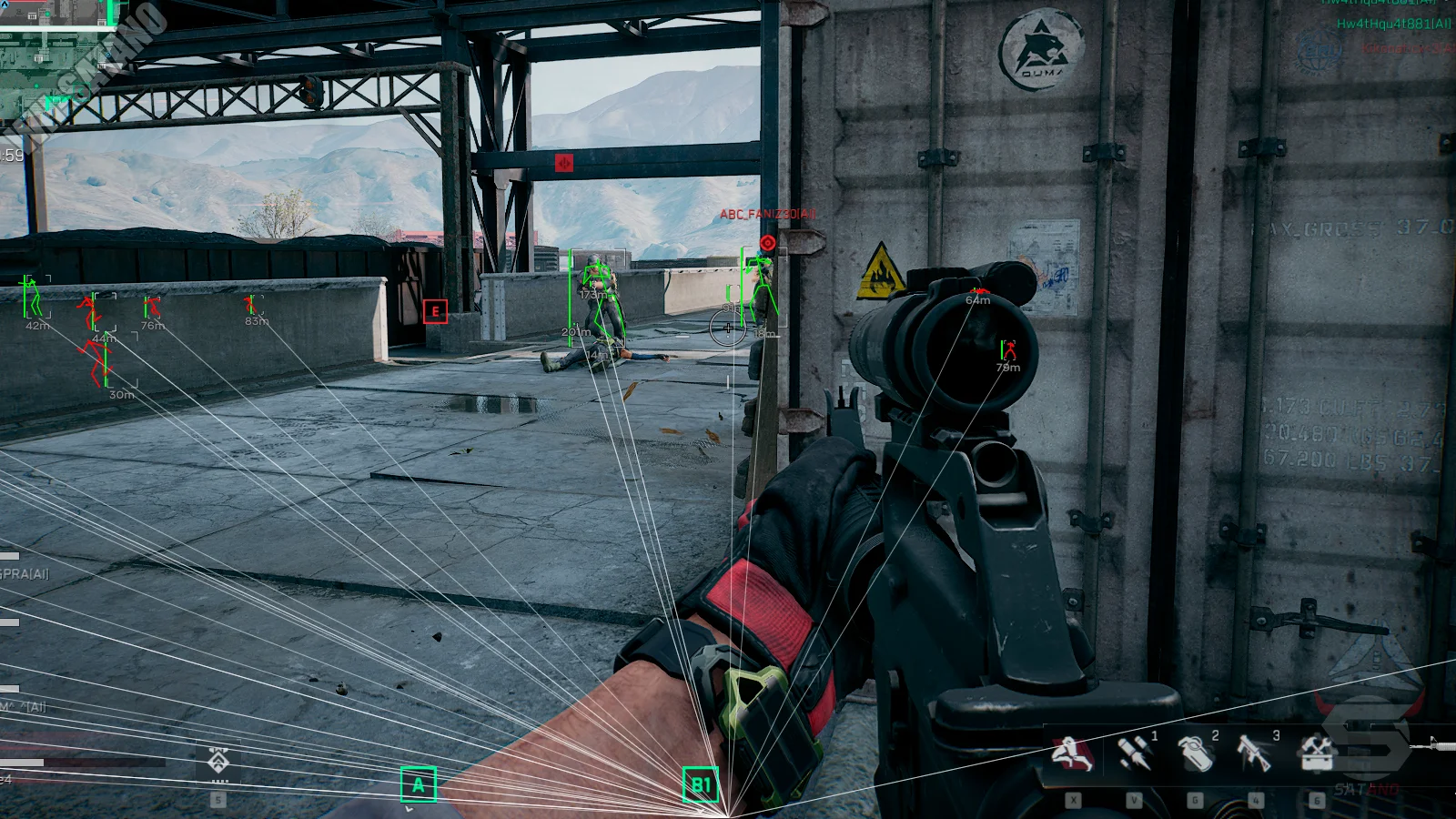Select objective marker A
This screenshot has height=819, width=1456.
[419, 784]
